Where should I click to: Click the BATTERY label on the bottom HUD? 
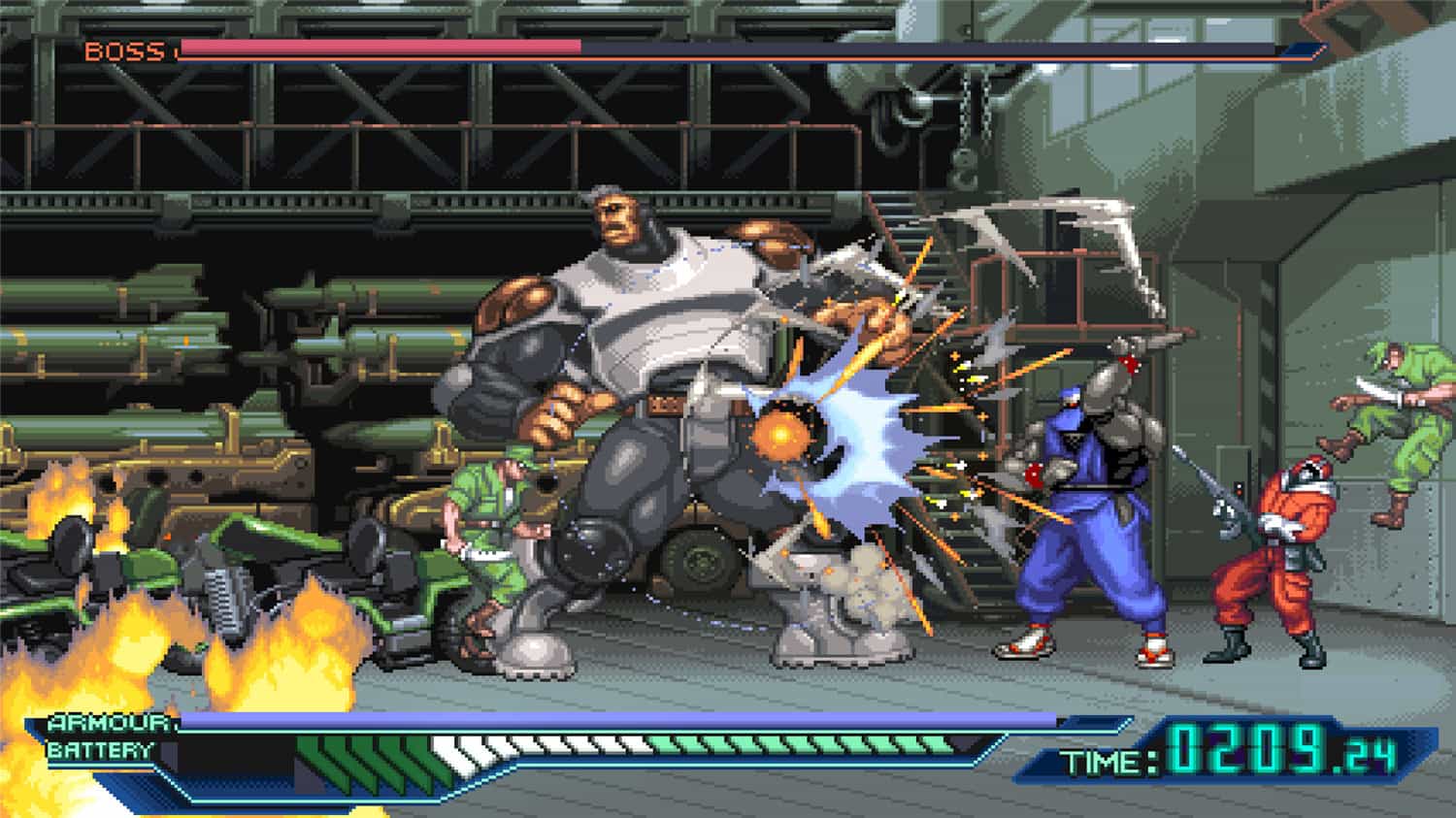click(105, 750)
